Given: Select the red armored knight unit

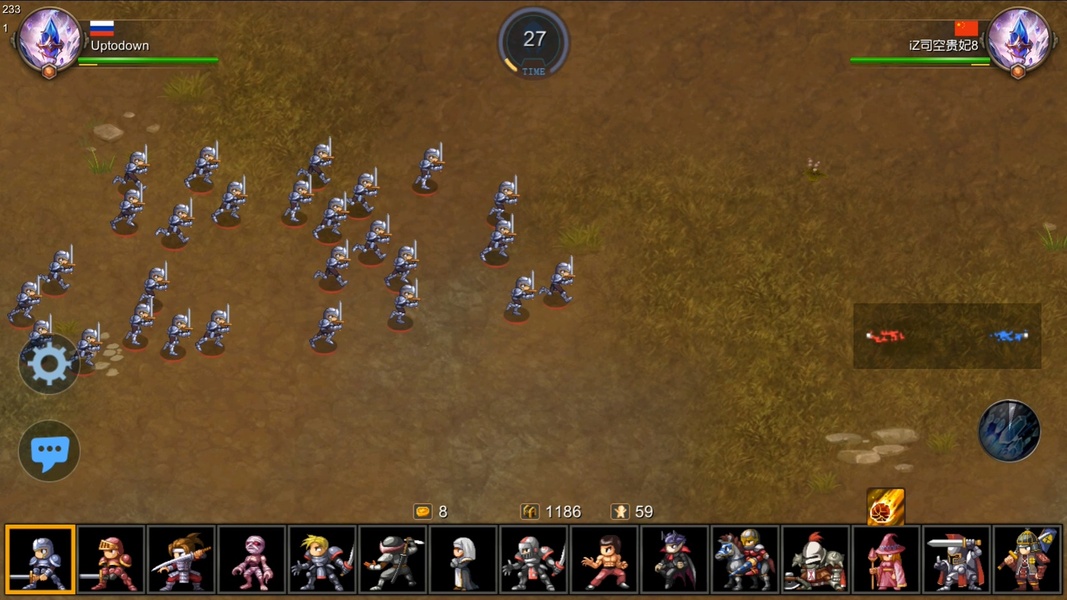Looking at the screenshot, I should (x=111, y=560).
